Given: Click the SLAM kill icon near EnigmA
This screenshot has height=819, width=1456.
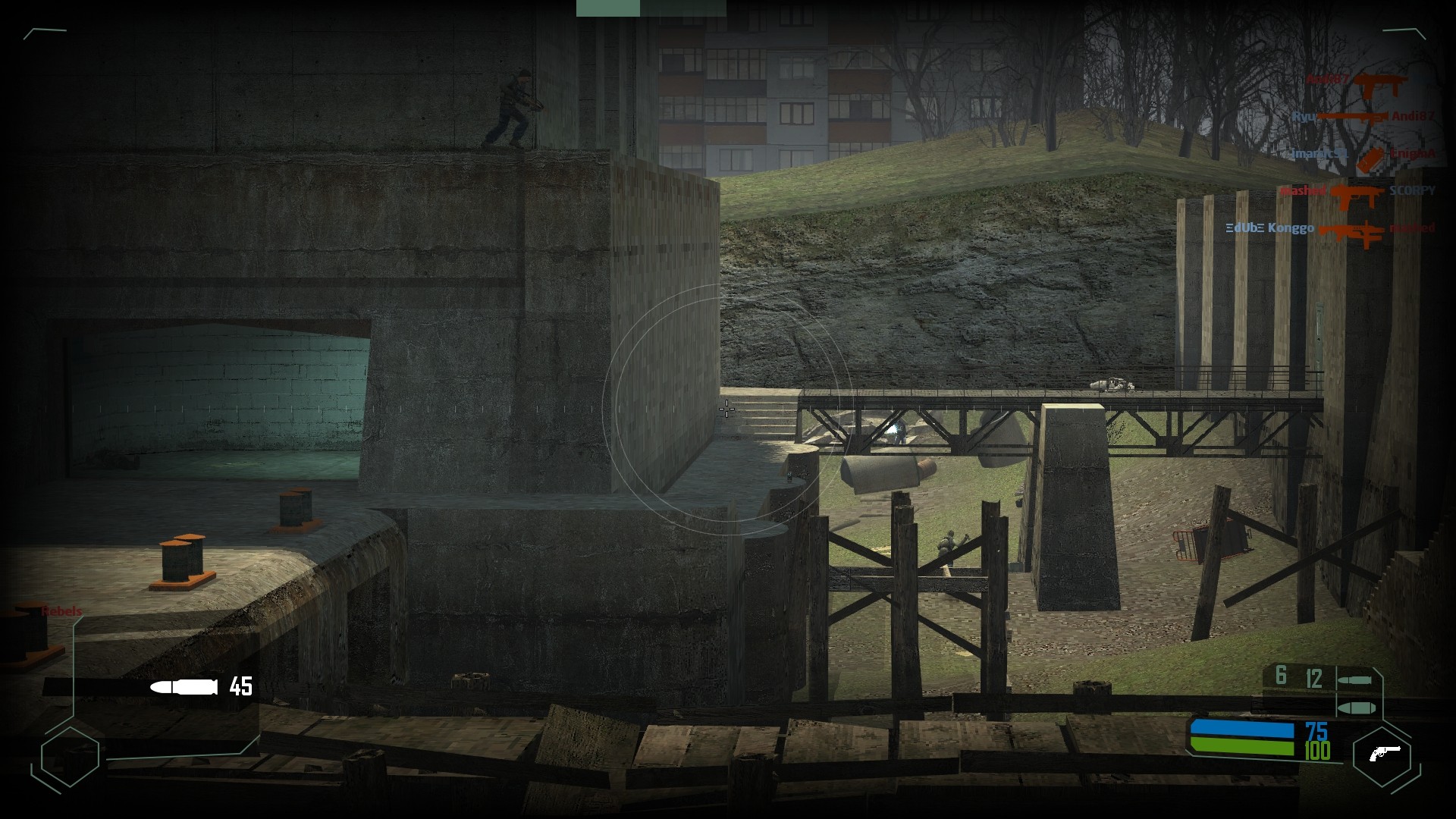Looking at the screenshot, I should click(x=1370, y=159).
